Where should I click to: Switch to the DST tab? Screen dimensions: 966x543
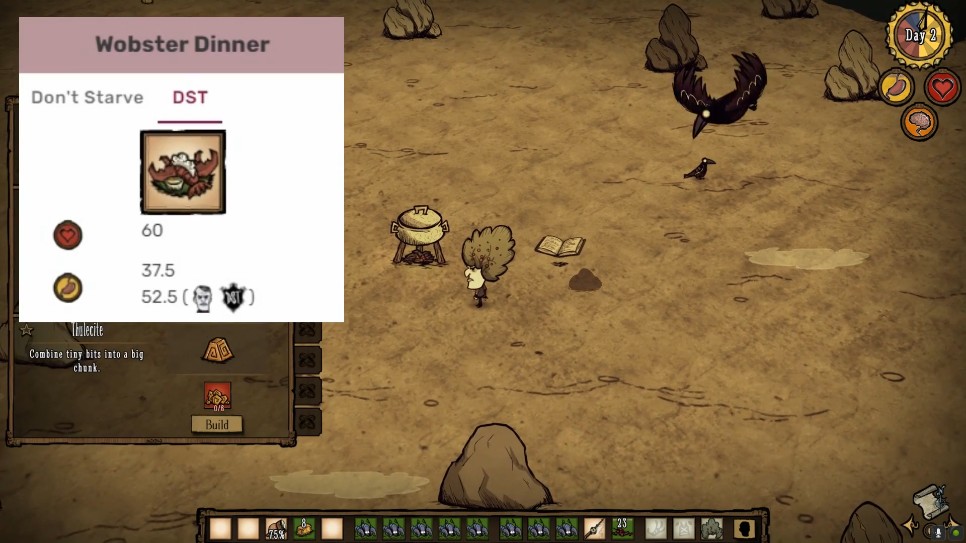pos(190,98)
